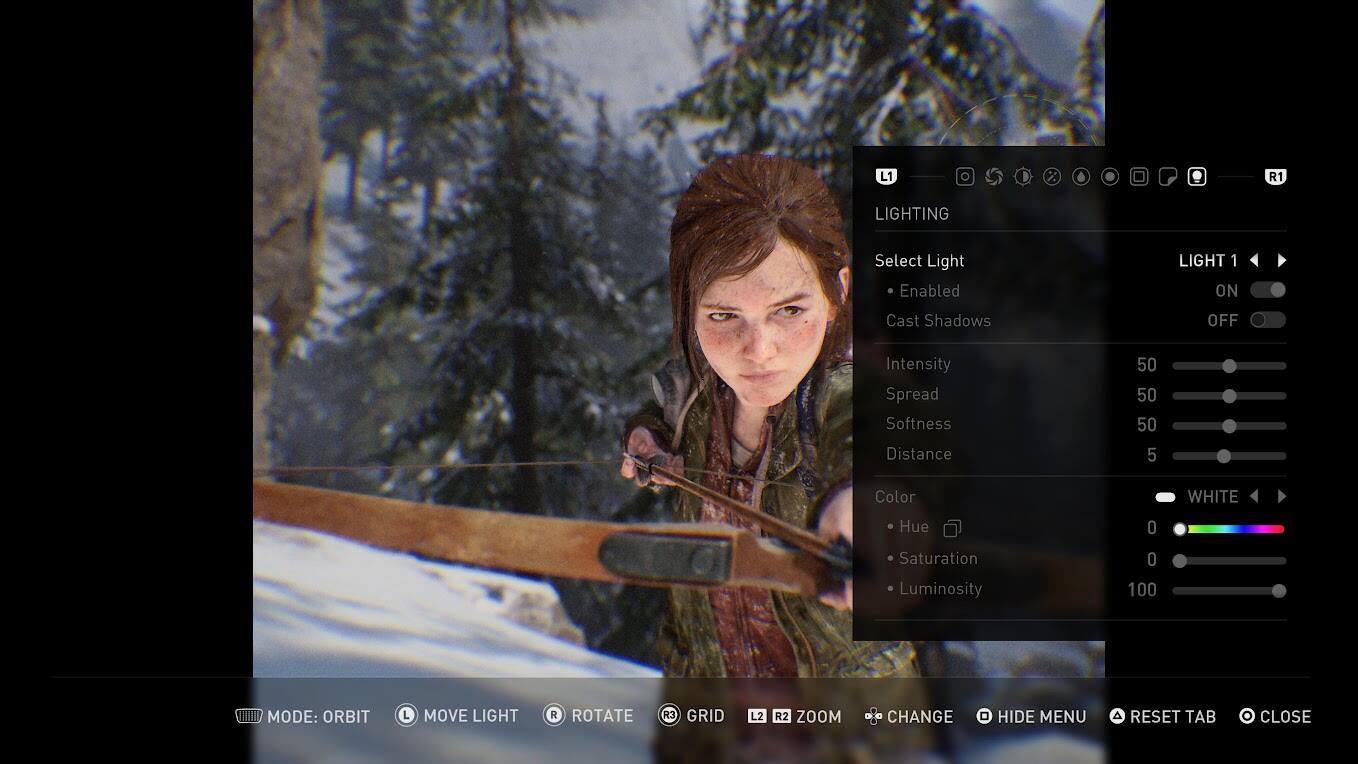Choose HIDE MENU from the bottom bar

1031,716
